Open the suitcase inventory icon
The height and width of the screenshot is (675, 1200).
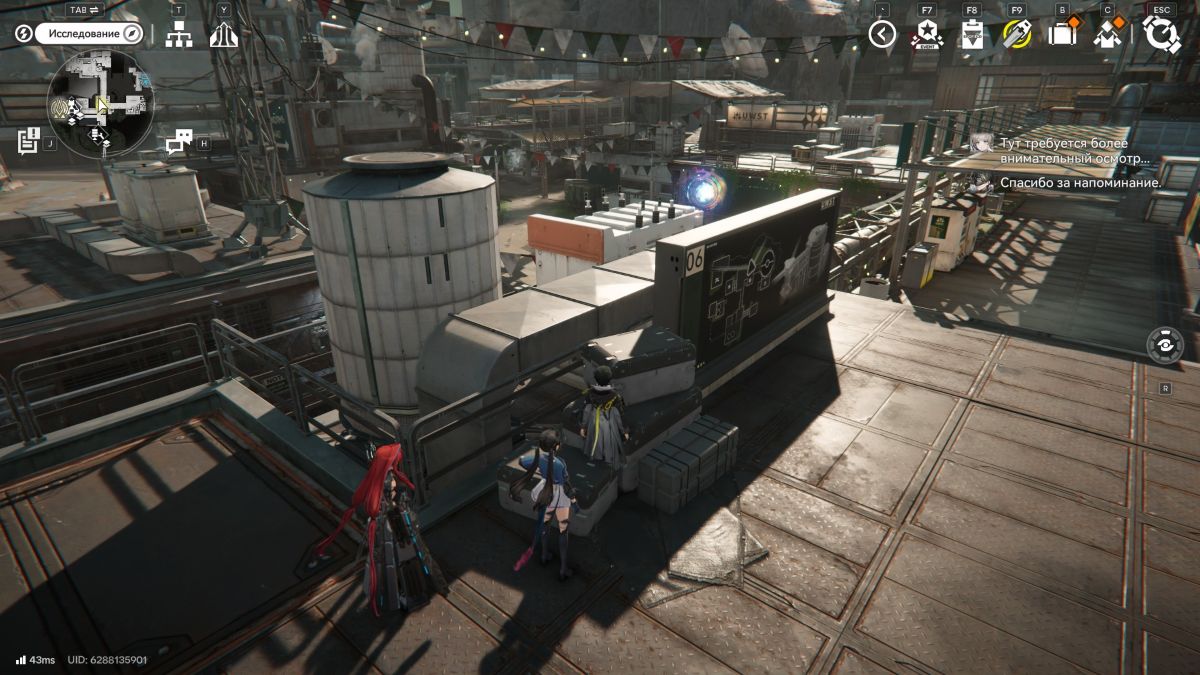(1061, 34)
